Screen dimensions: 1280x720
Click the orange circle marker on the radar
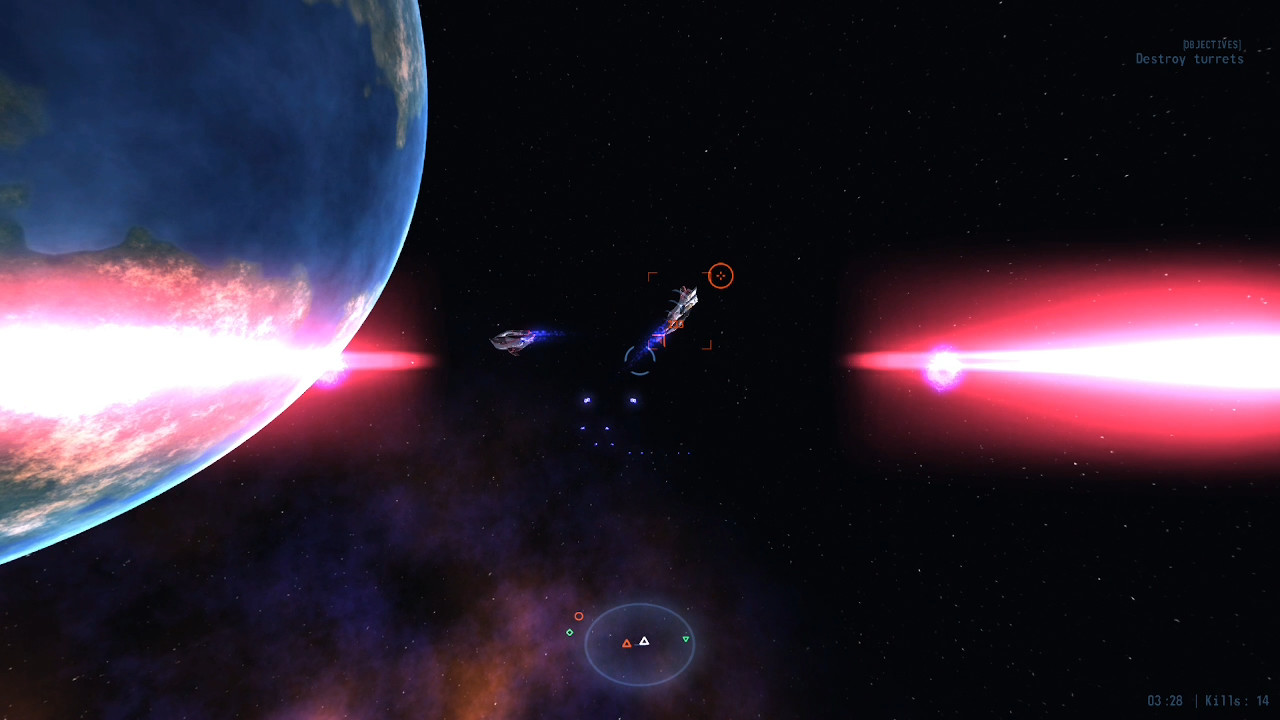580,616
